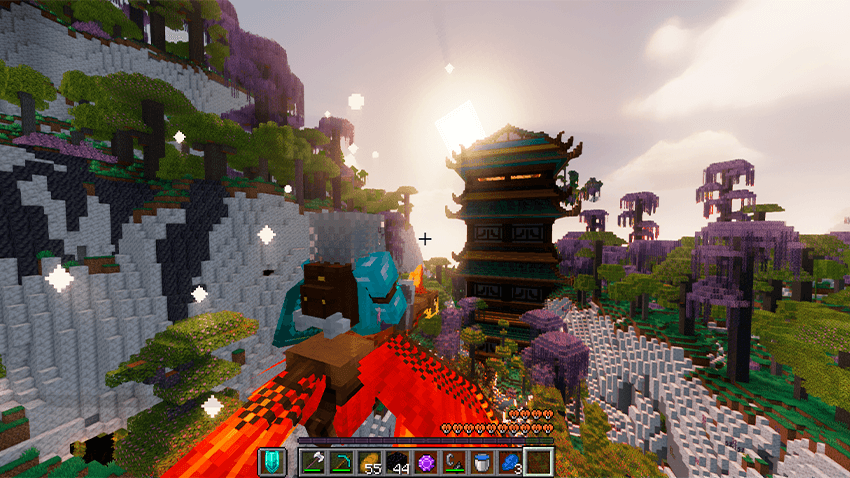
Task: Click the diamond shield offhand slot
Action: pyautogui.click(x=272, y=462)
